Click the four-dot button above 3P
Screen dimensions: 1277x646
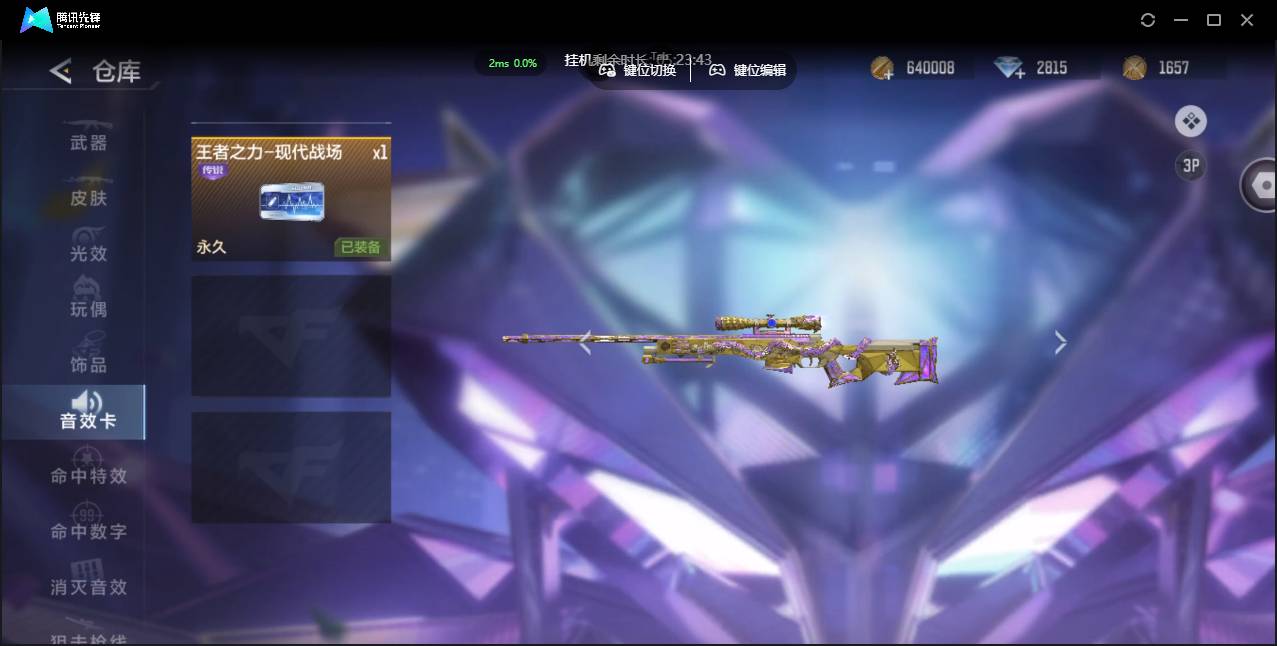pyautogui.click(x=1190, y=122)
